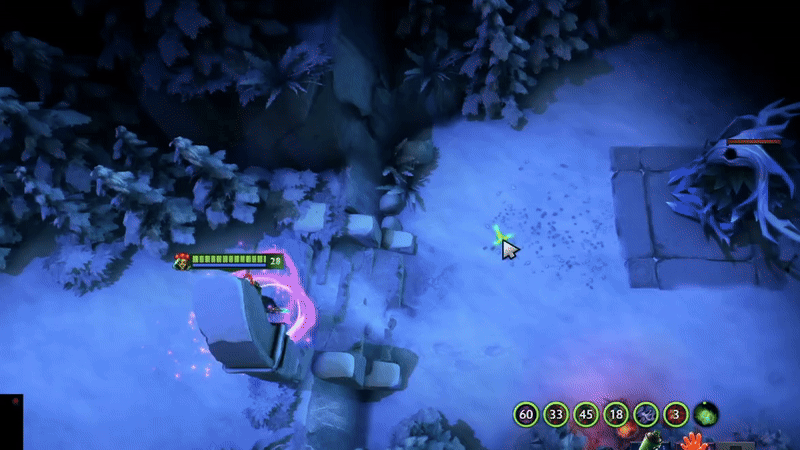Click the minimap corner with the red marker

(11, 421)
